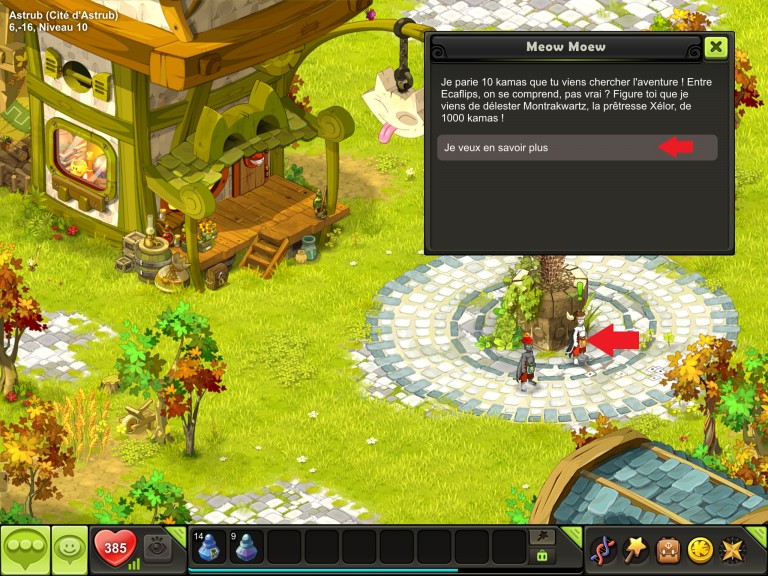Open the smiley emote menu
Image resolution: width=768 pixels, height=576 pixels.
[x=69, y=549]
